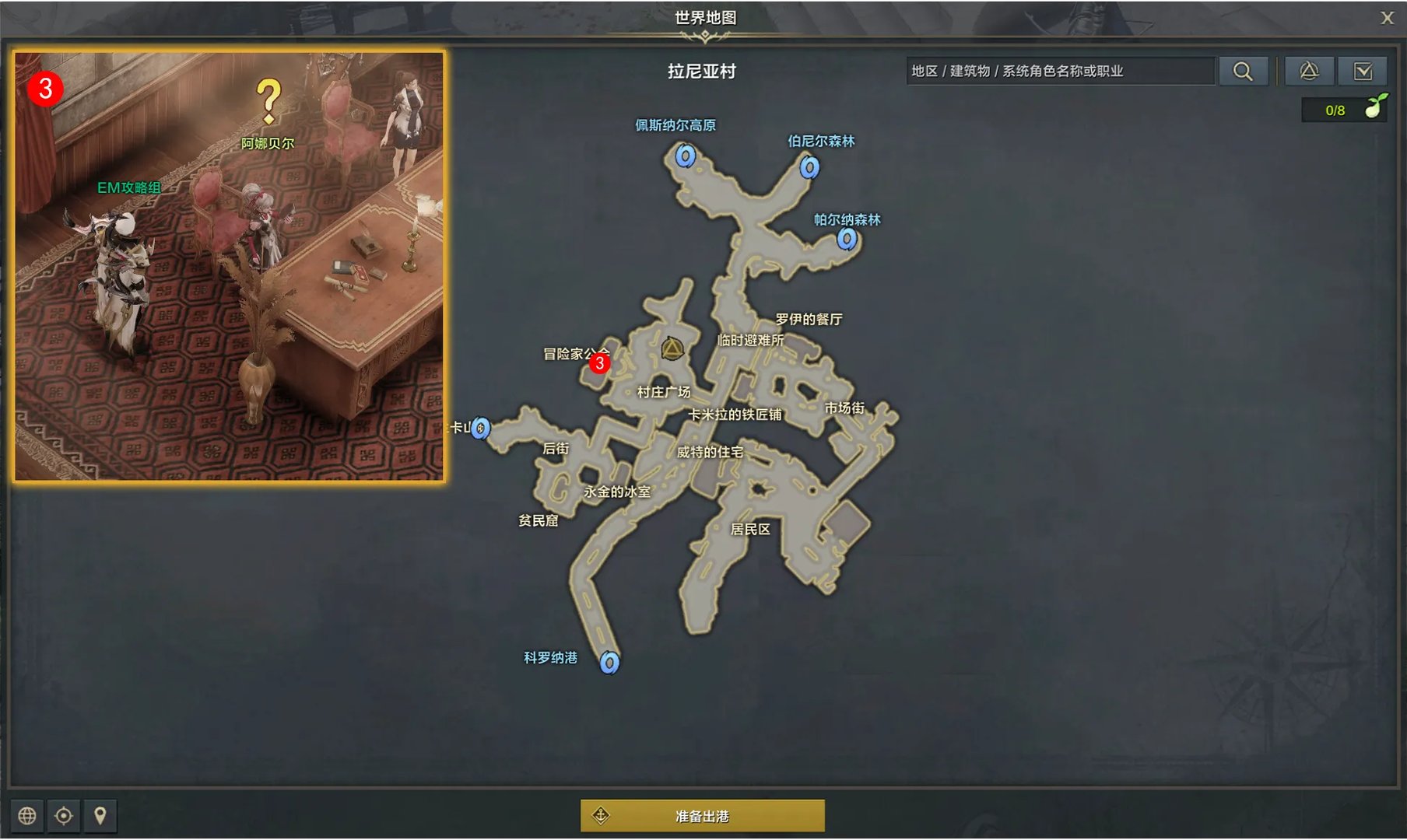Center map with the crosshair button

pos(64,815)
